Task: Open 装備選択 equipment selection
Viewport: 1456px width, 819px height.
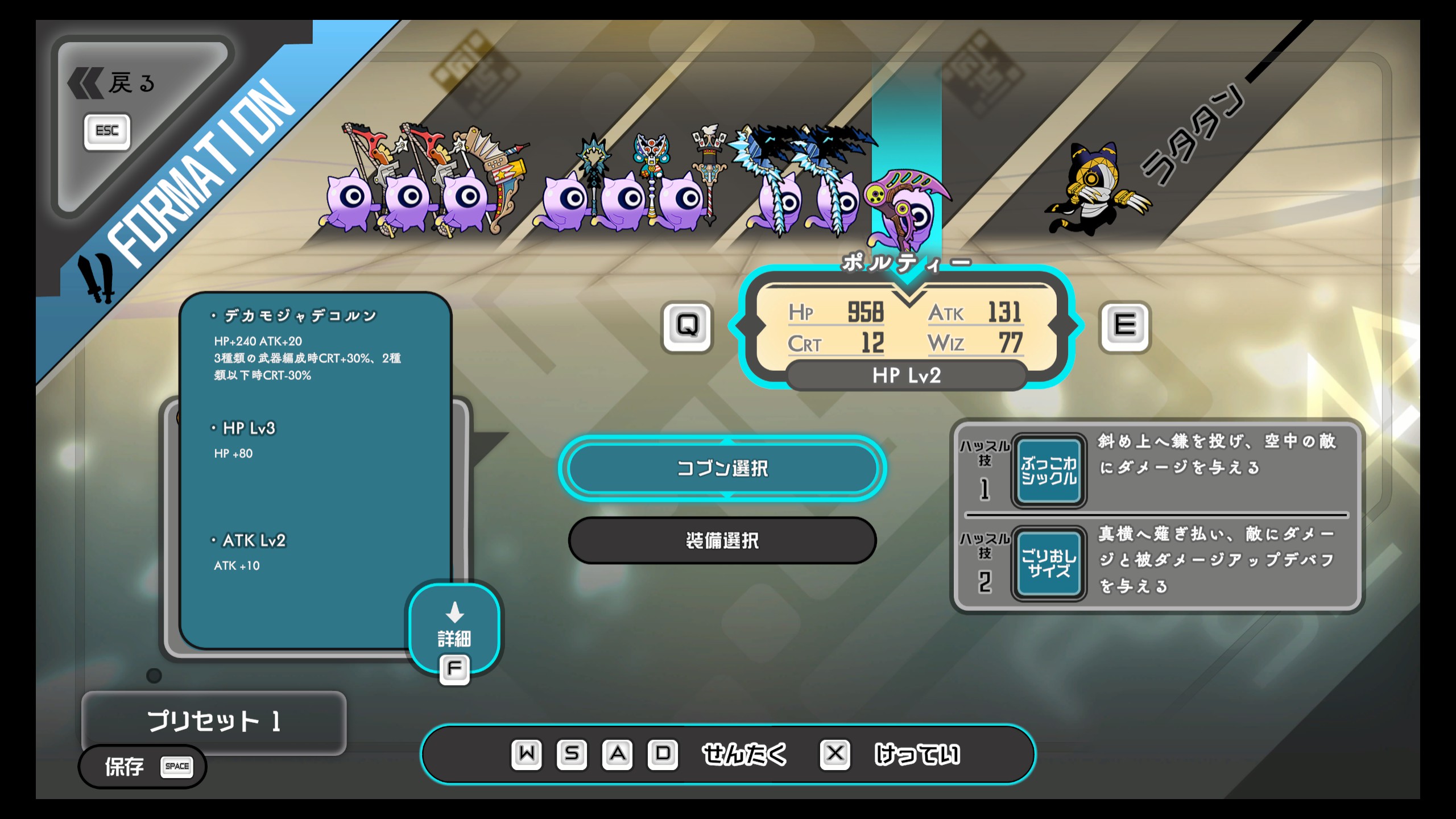Action: click(x=722, y=540)
